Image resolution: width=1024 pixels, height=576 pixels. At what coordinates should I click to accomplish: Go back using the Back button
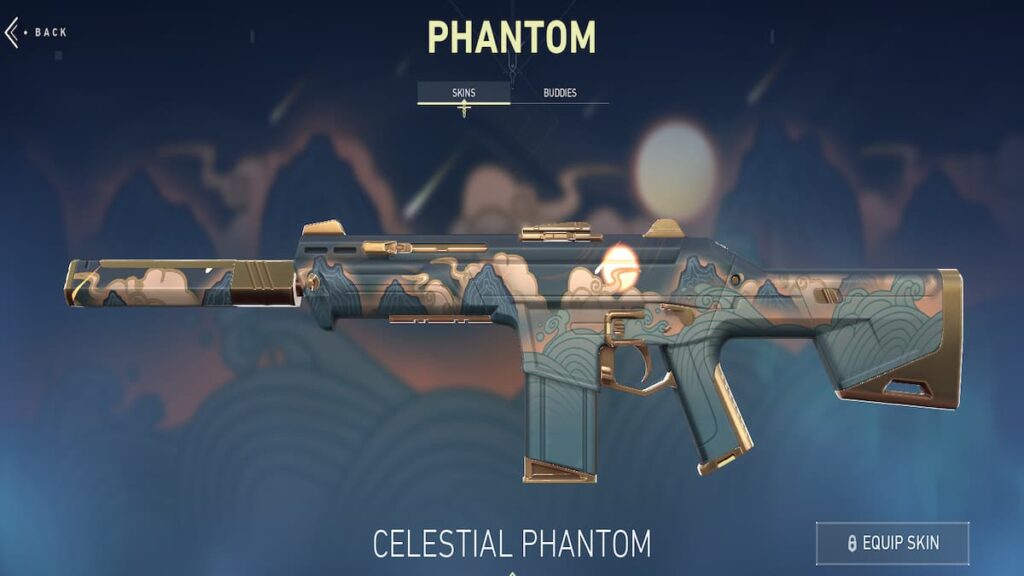[x=38, y=33]
